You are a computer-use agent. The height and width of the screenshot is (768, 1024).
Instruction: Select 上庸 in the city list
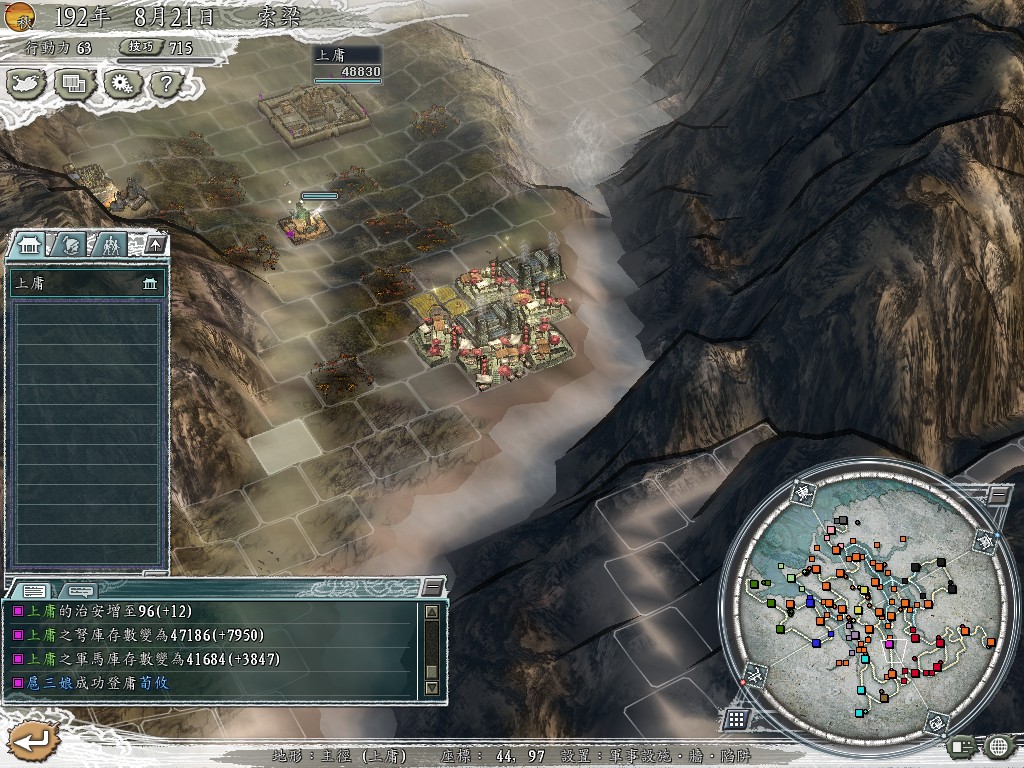coord(85,284)
